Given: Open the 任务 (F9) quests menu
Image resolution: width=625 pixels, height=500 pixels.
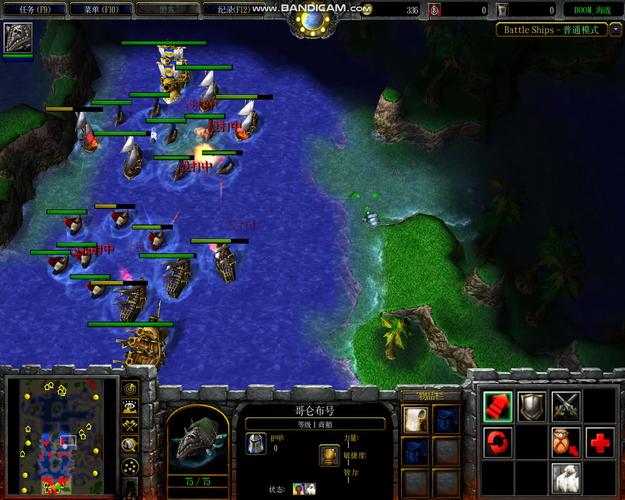Looking at the screenshot, I should click(35, 8).
